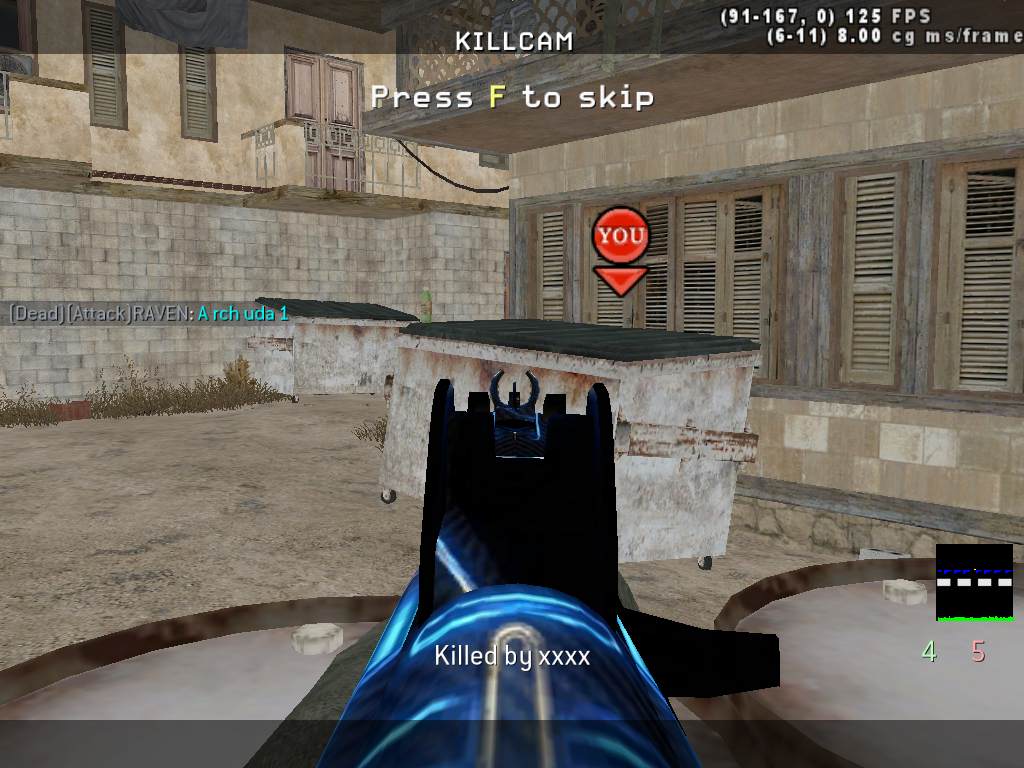Image resolution: width=1024 pixels, height=768 pixels.
Task: Click the black team status panel
Action: 974,582
